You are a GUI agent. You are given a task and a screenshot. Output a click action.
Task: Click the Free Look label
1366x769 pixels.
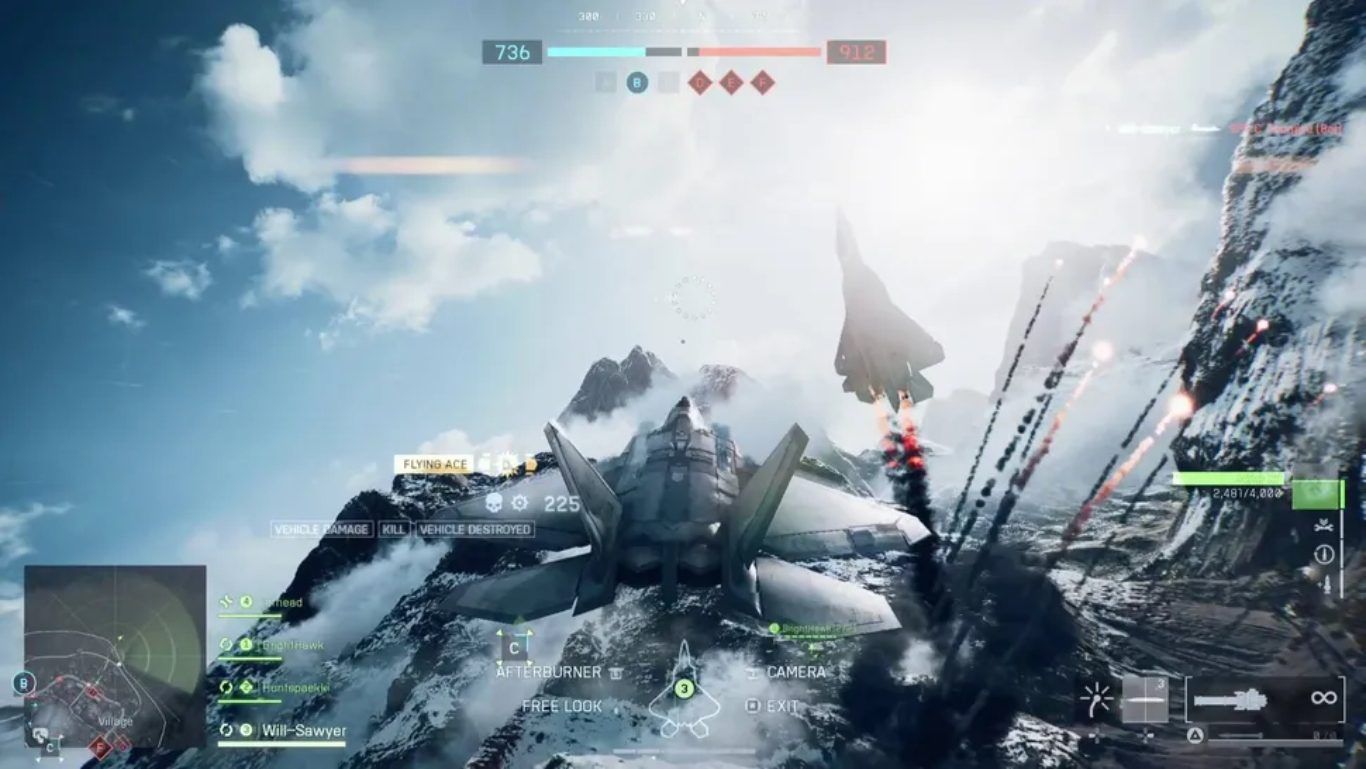[x=562, y=706]
